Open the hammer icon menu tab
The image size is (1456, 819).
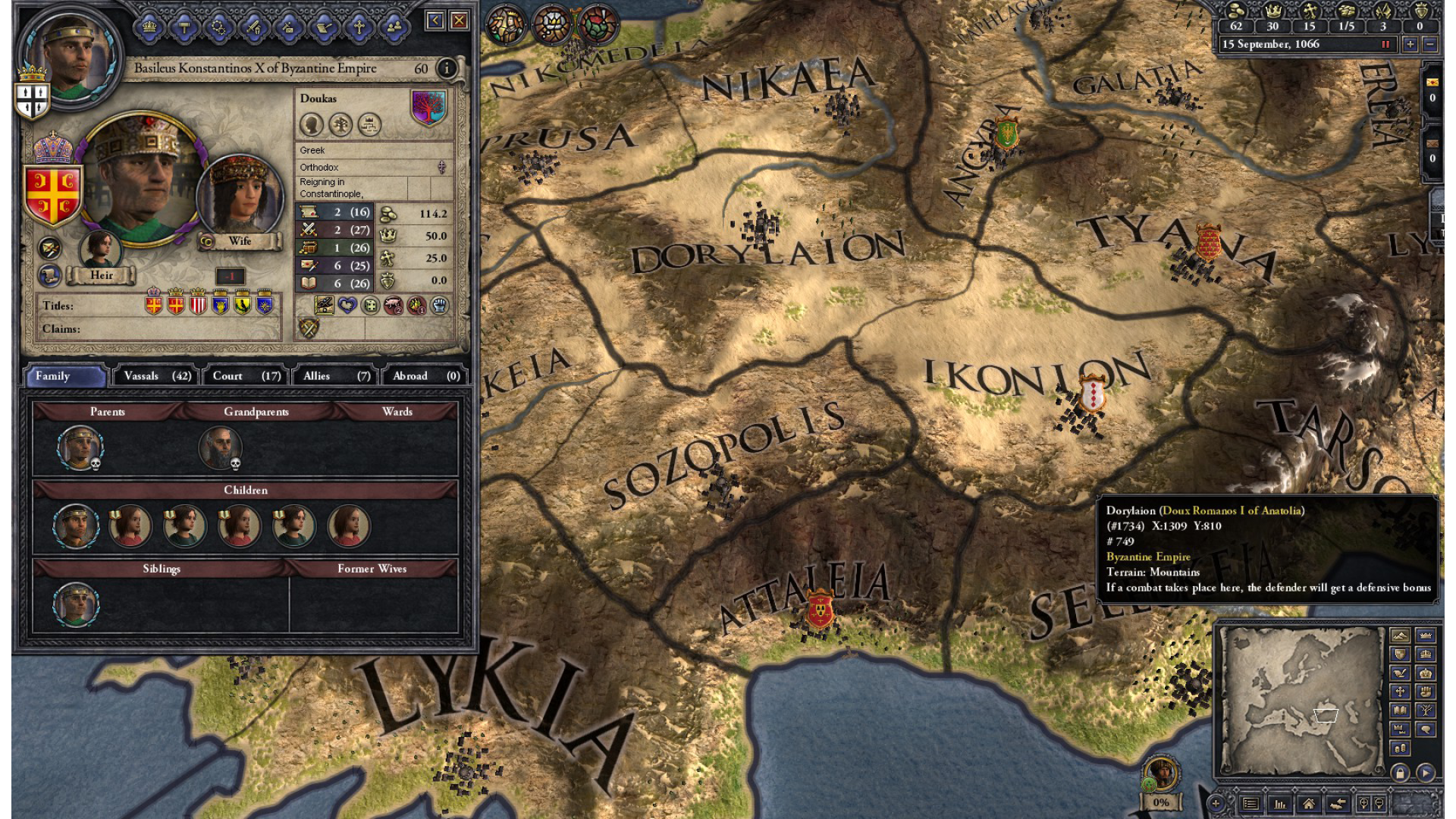click(x=184, y=28)
